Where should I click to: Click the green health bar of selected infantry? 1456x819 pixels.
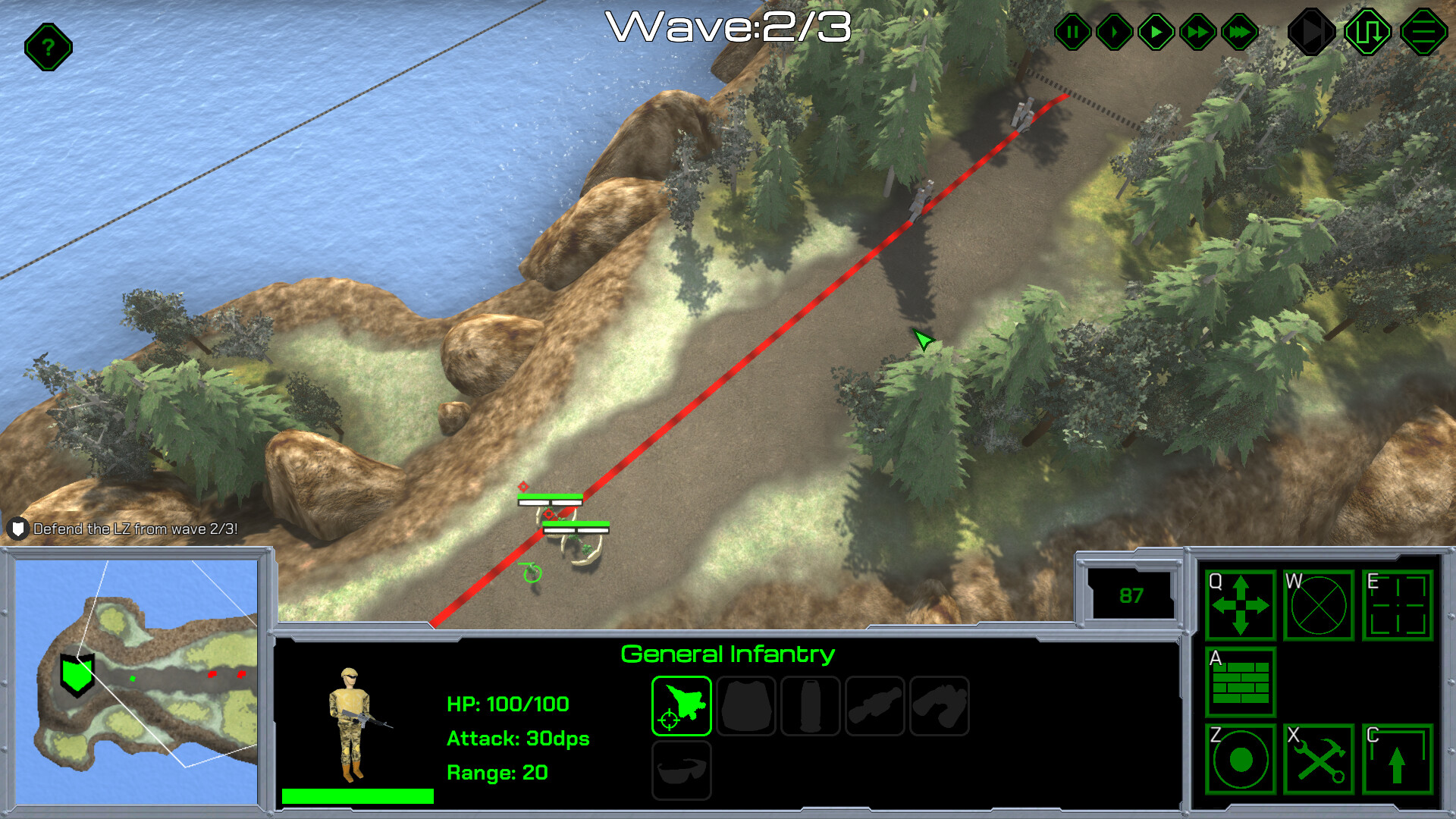(356, 795)
